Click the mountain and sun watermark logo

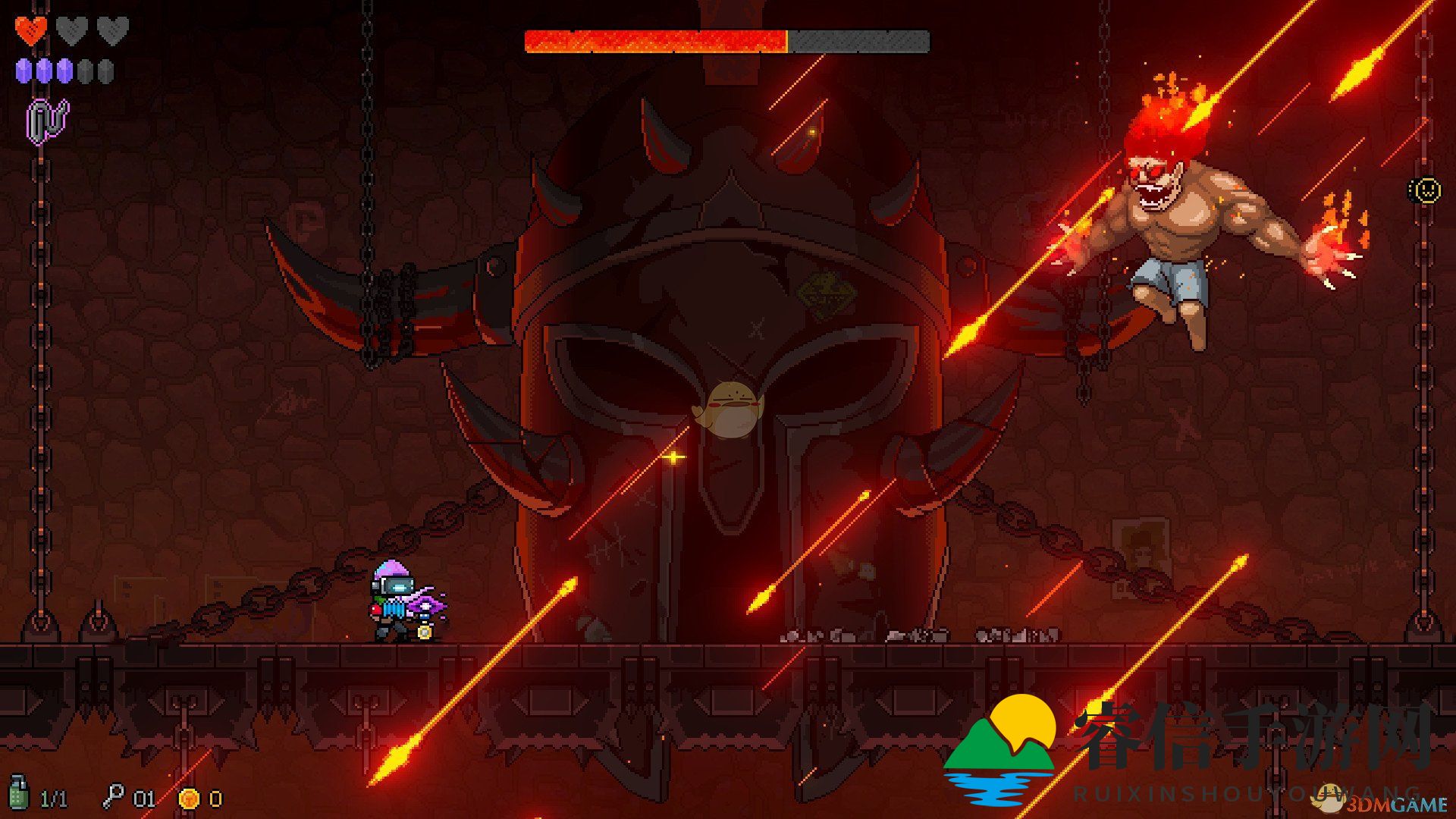pyautogui.click(x=1001, y=747)
